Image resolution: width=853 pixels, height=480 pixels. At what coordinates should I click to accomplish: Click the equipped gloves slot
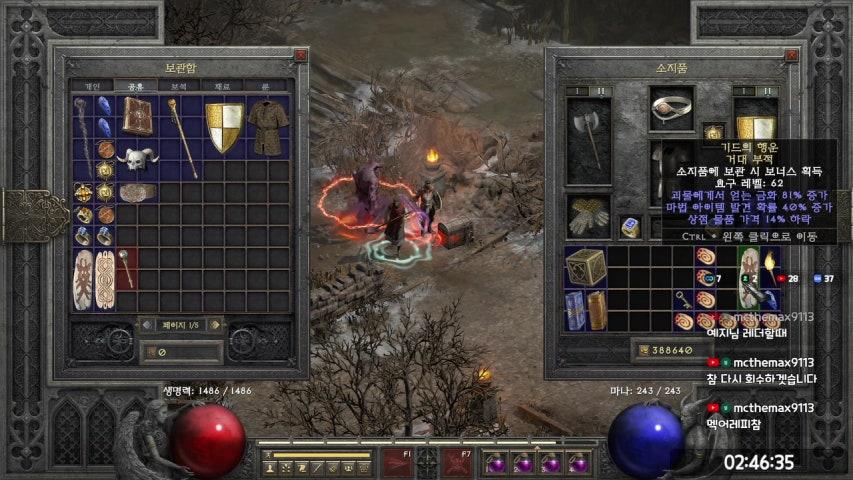coord(589,215)
